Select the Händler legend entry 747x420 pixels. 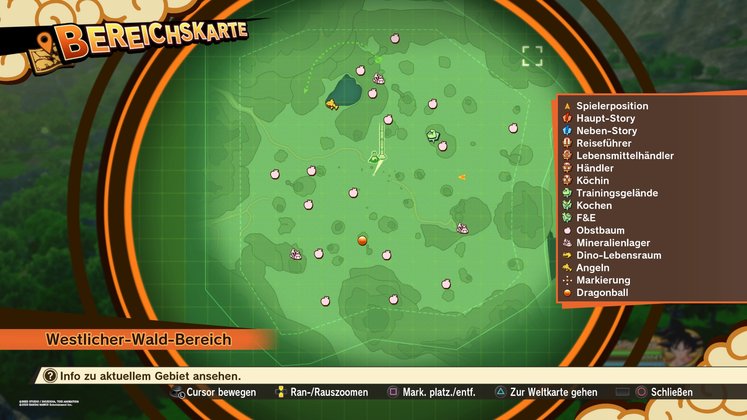point(595,168)
